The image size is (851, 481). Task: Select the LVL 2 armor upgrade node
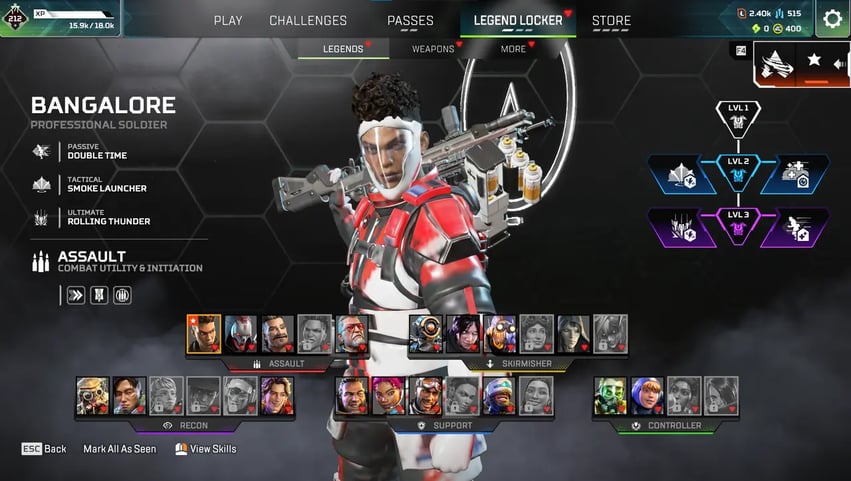point(738,172)
